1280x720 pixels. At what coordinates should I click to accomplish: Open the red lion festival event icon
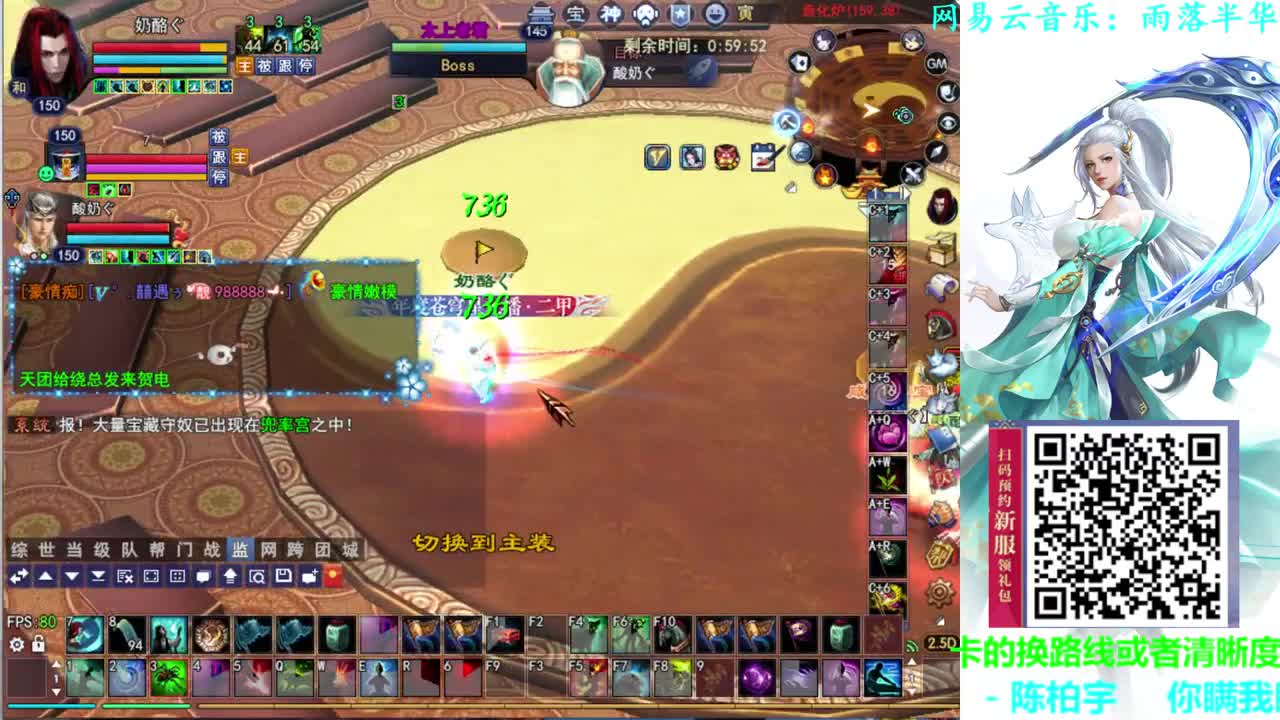pos(726,158)
